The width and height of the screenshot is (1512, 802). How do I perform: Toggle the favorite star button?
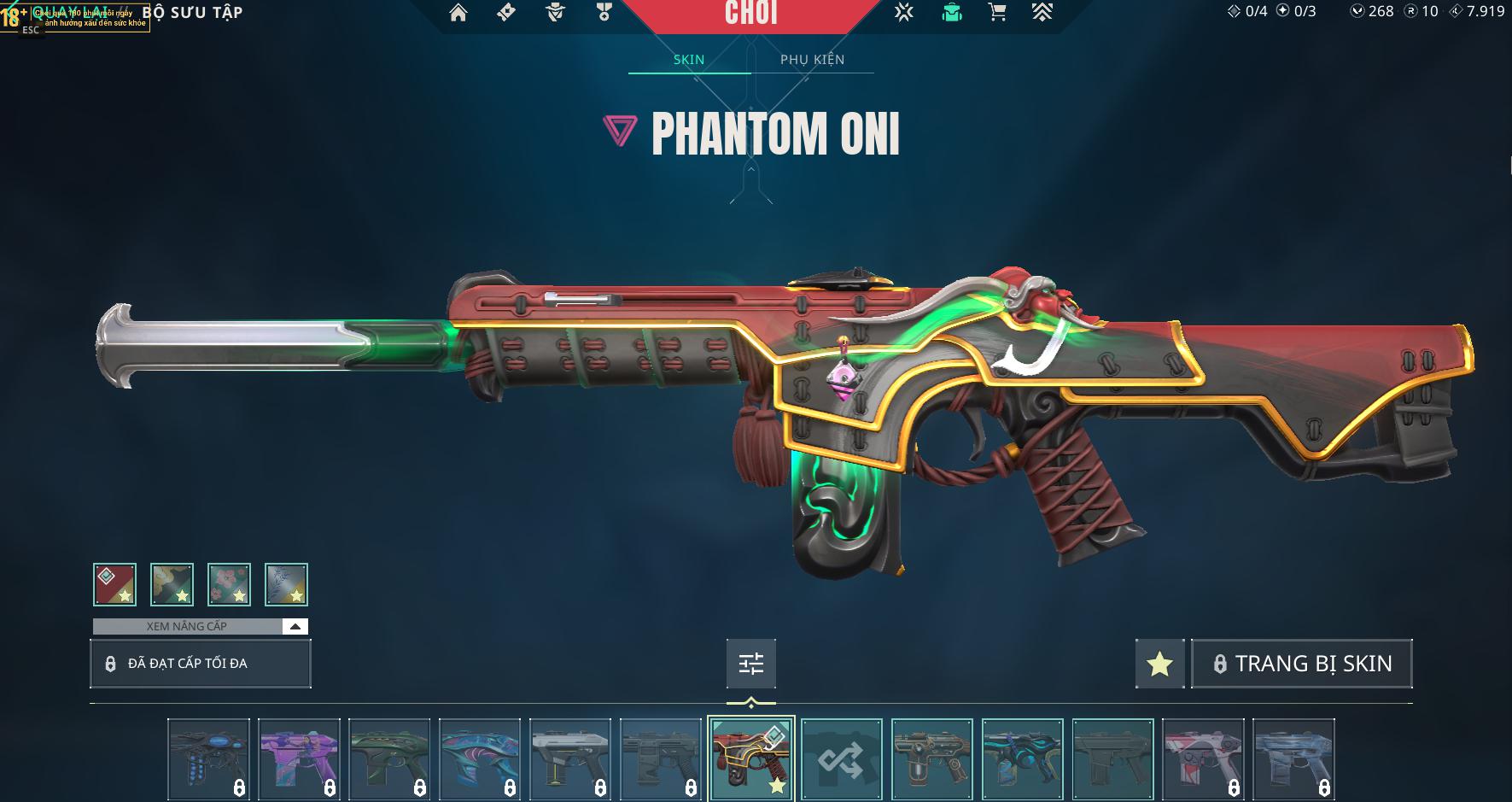pyautogui.click(x=1159, y=664)
